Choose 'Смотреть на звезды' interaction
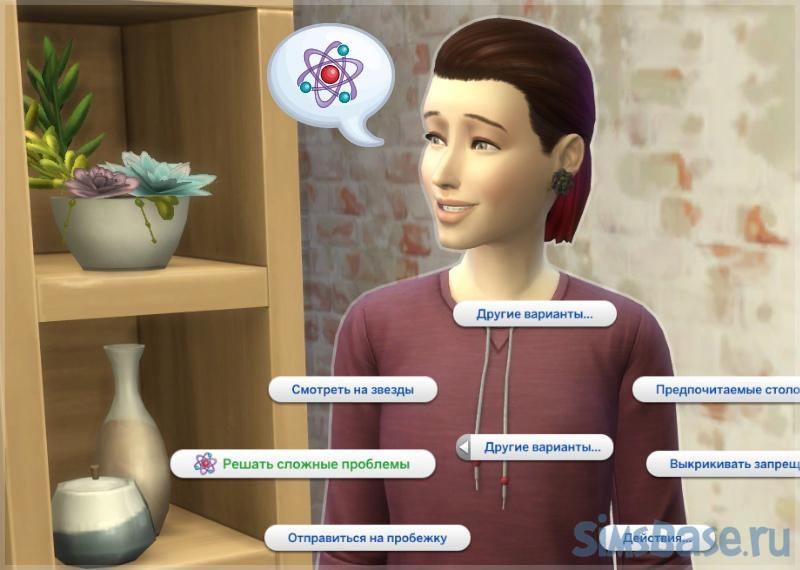 [351, 389]
